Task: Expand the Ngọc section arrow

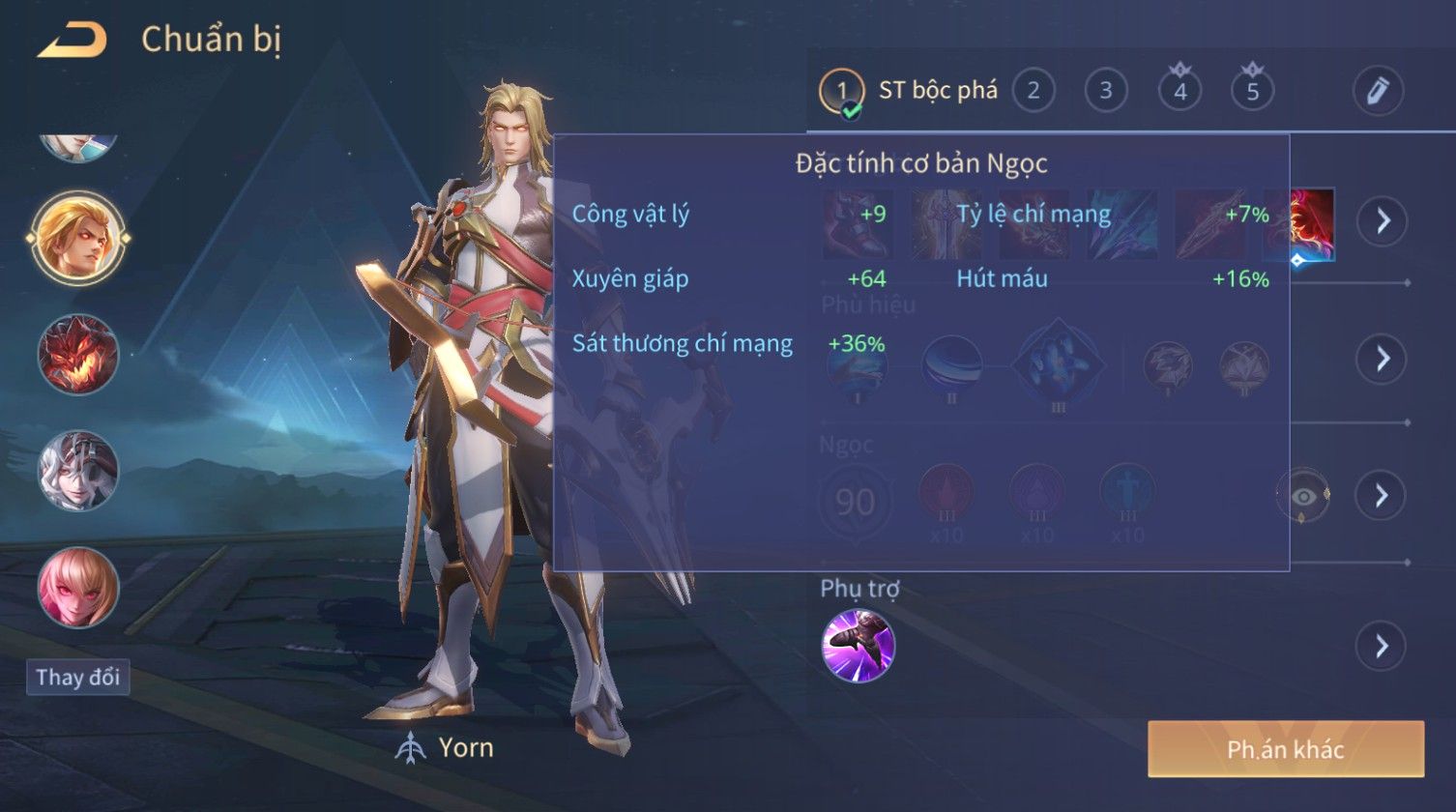Action: pyautogui.click(x=1382, y=496)
